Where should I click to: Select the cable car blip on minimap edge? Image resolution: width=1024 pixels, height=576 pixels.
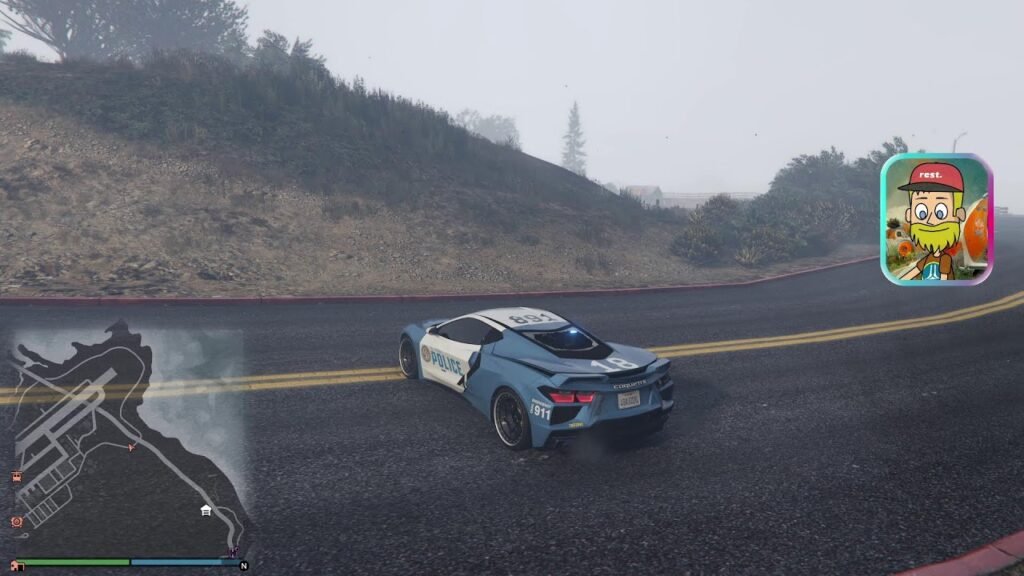(17, 477)
